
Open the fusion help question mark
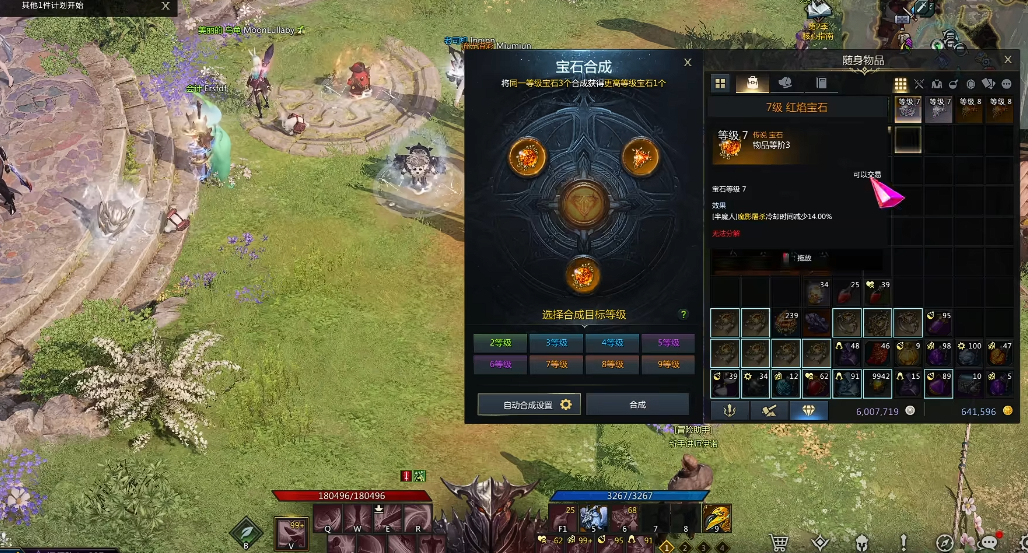684,314
